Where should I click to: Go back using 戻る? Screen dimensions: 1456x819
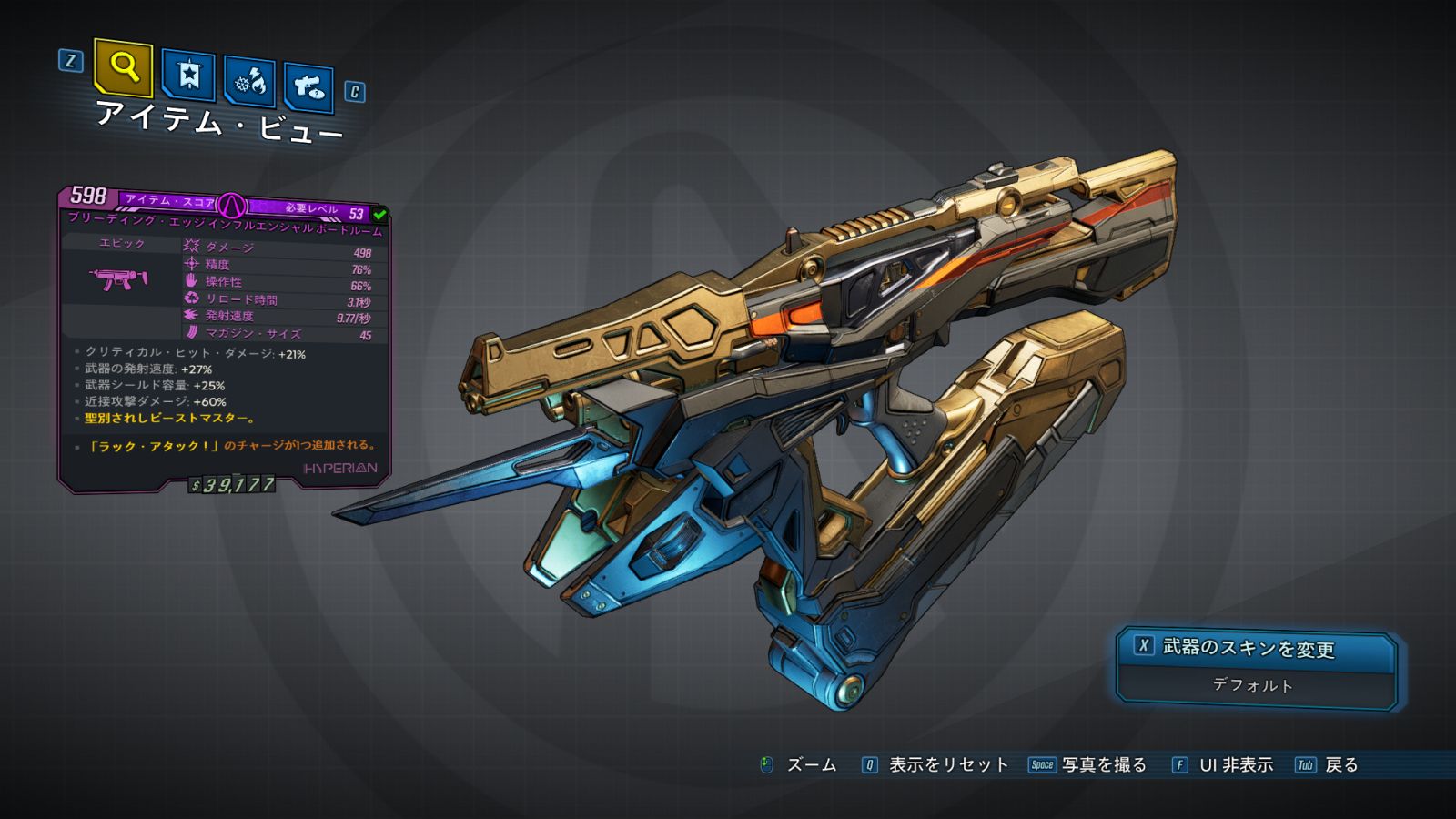click(x=1340, y=765)
